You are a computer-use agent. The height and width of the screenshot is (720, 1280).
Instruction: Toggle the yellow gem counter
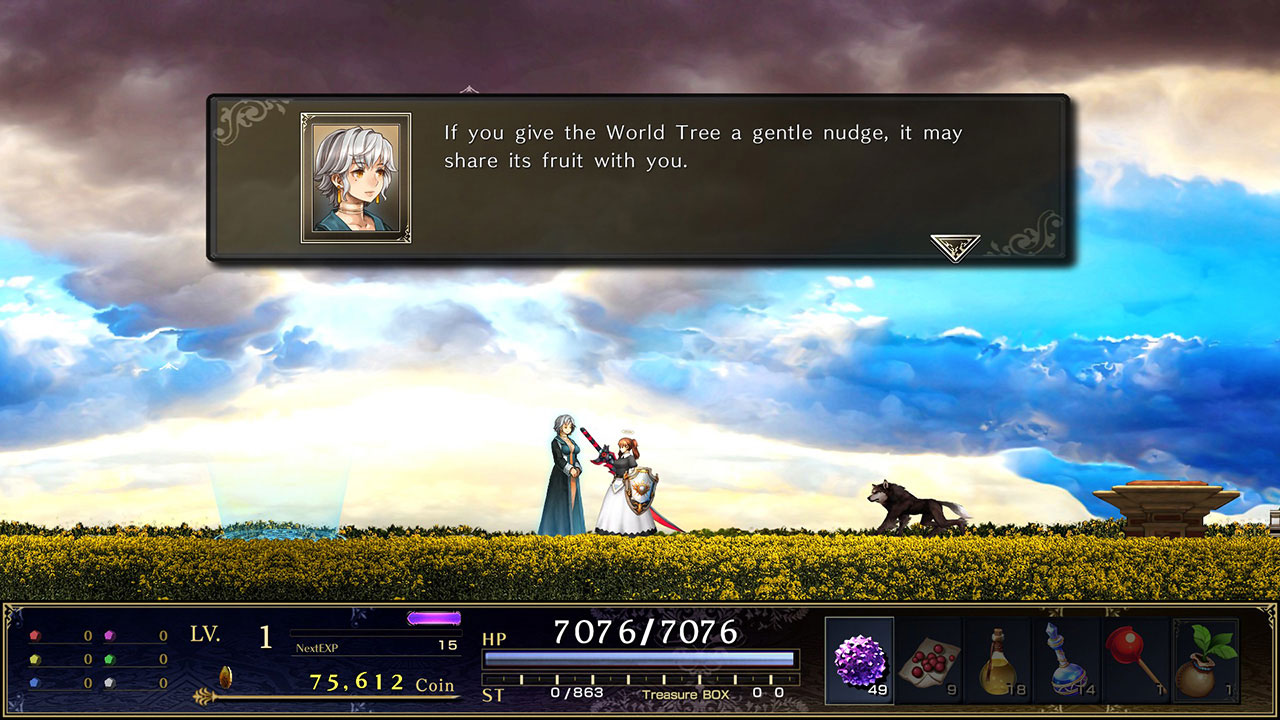click(35, 658)
